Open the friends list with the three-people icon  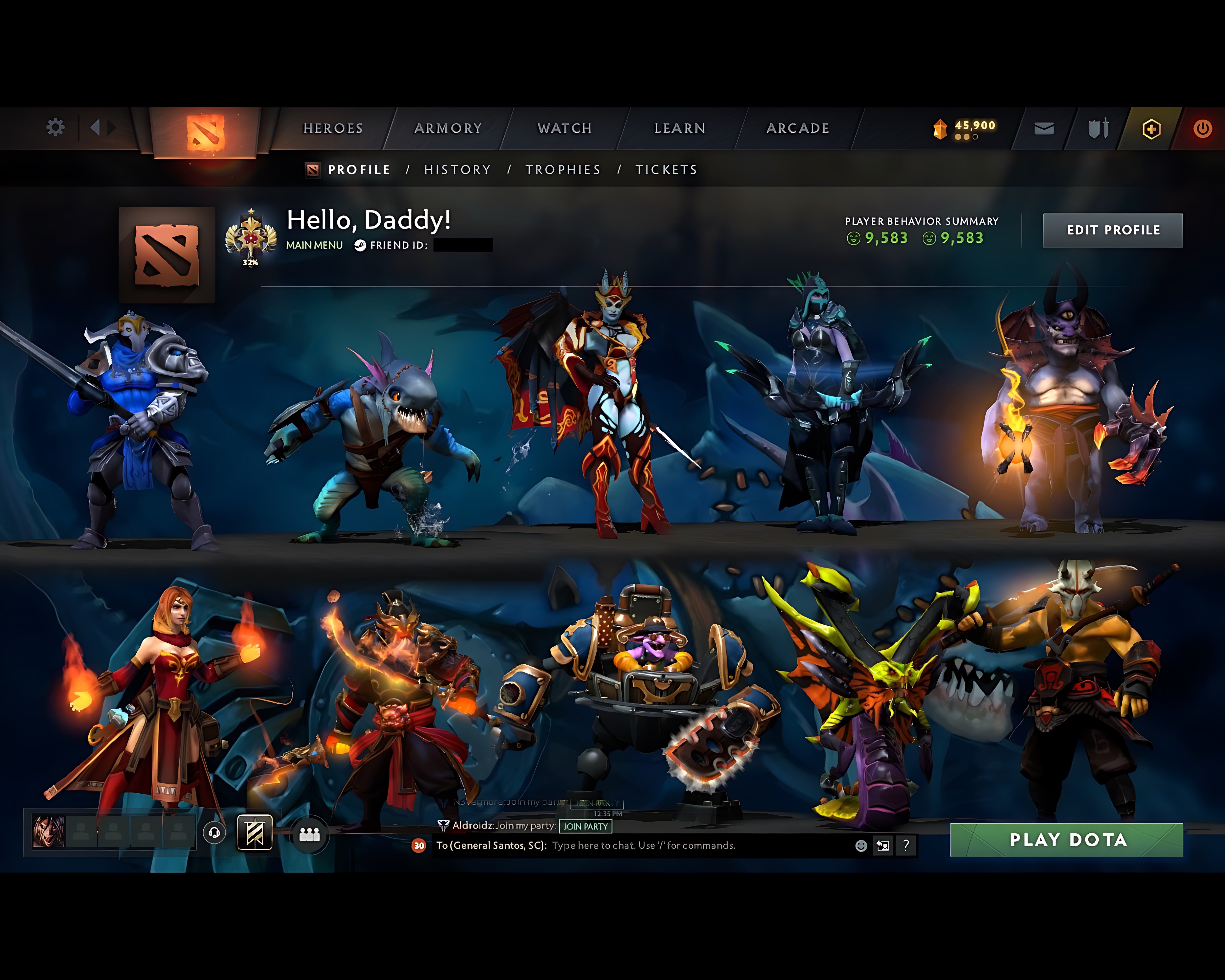[x=309, y=834]
